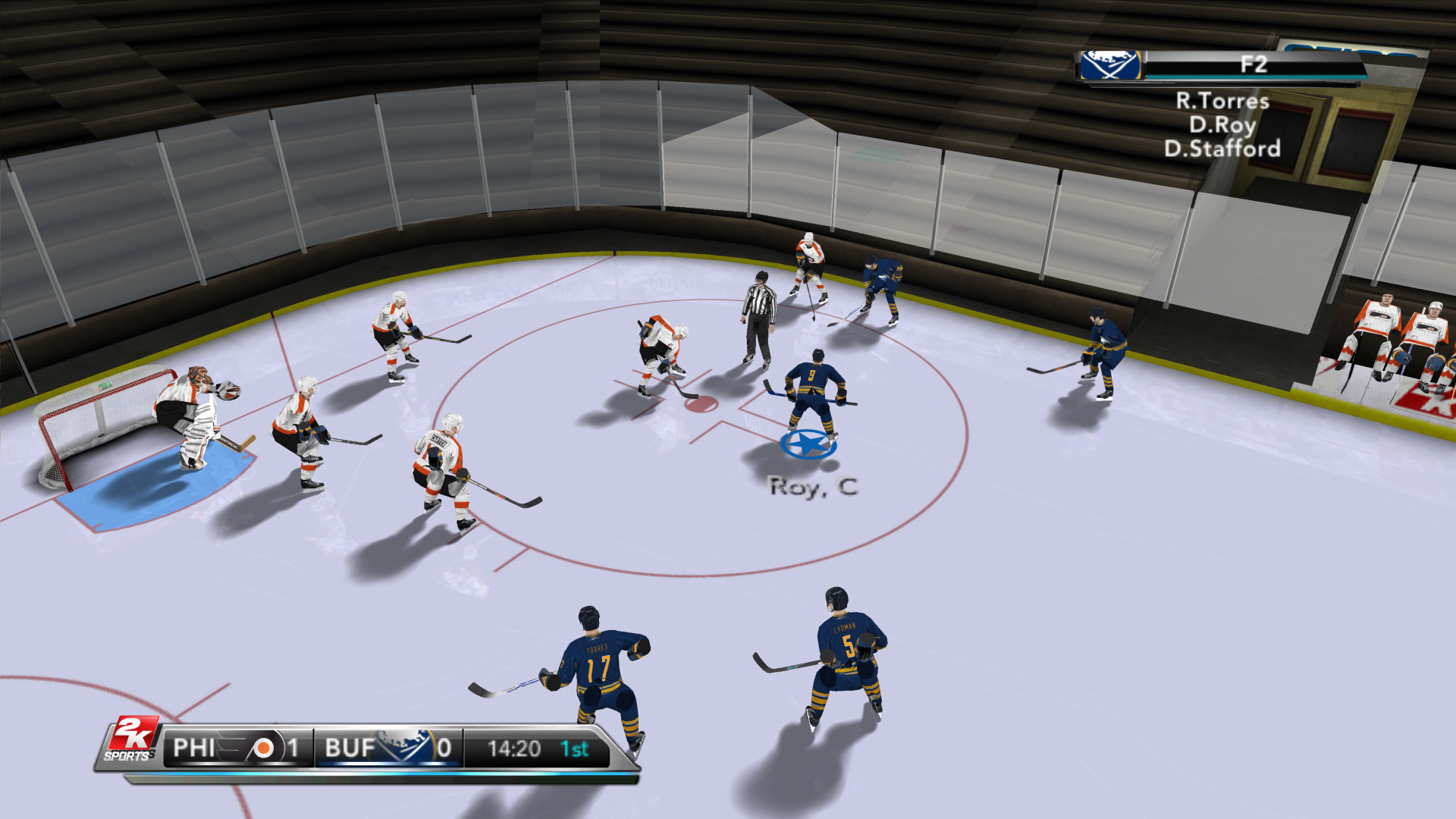This screenshot has width=1456, height=819.
Task: Select the F2 line header
Action: [x=1253, y=65]
